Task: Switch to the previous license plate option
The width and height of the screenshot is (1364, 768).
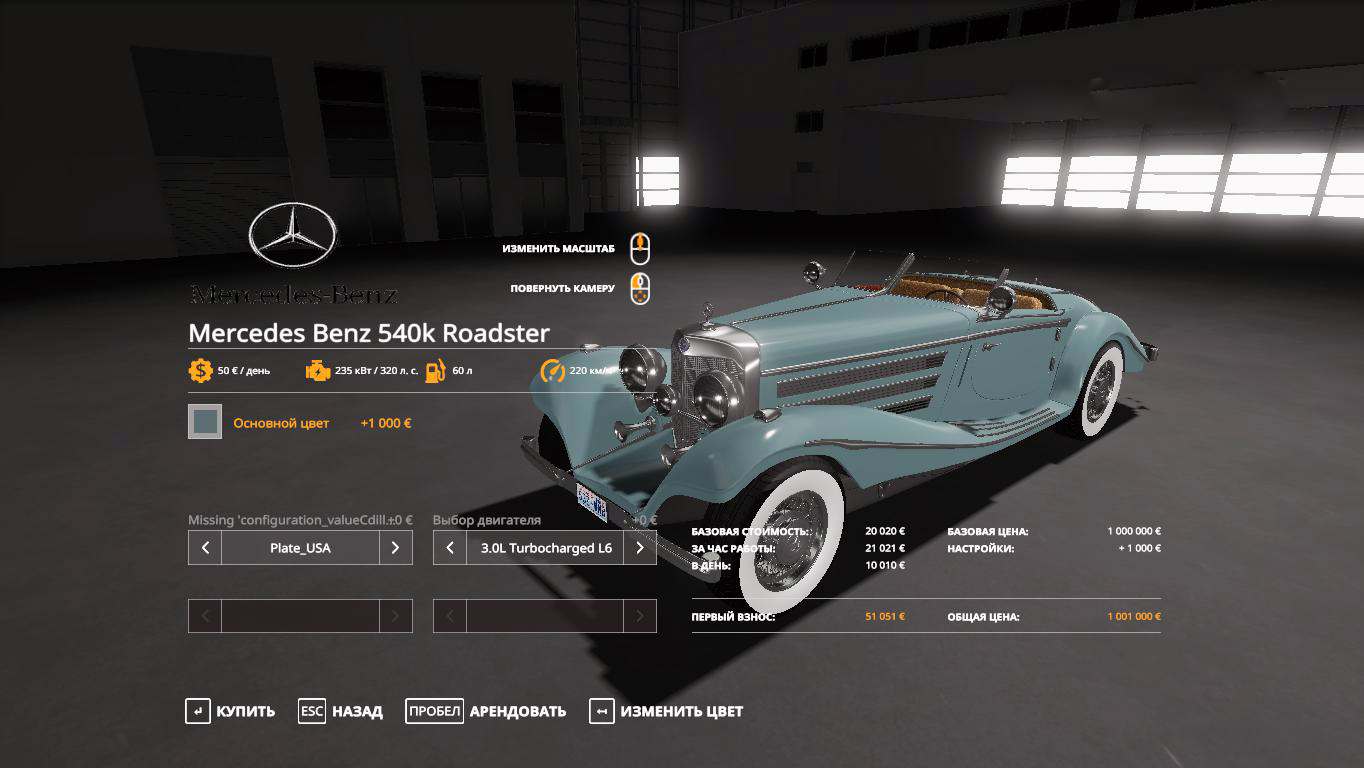Action: pyautogui.click(x=205, y=548)
